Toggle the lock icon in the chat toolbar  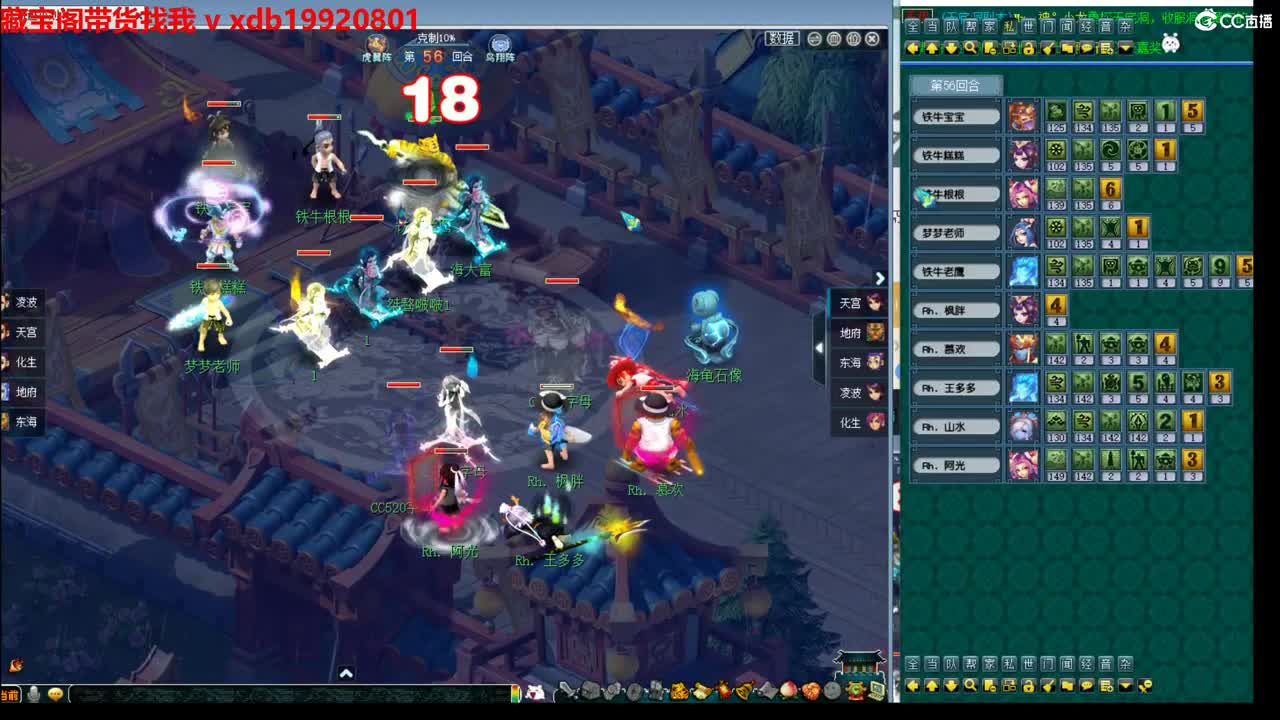tap(1028, 46)
